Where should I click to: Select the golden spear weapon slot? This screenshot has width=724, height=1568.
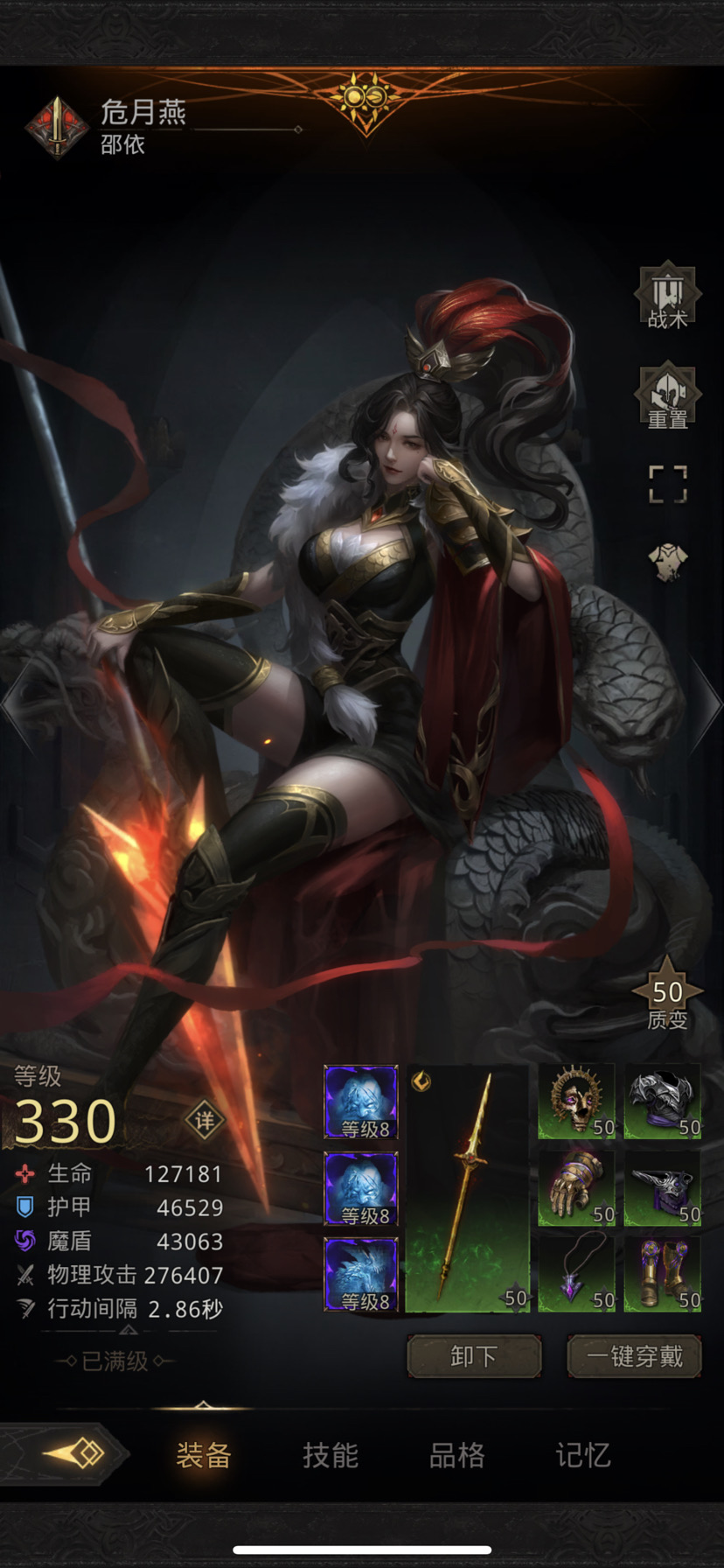point(469,1187)
